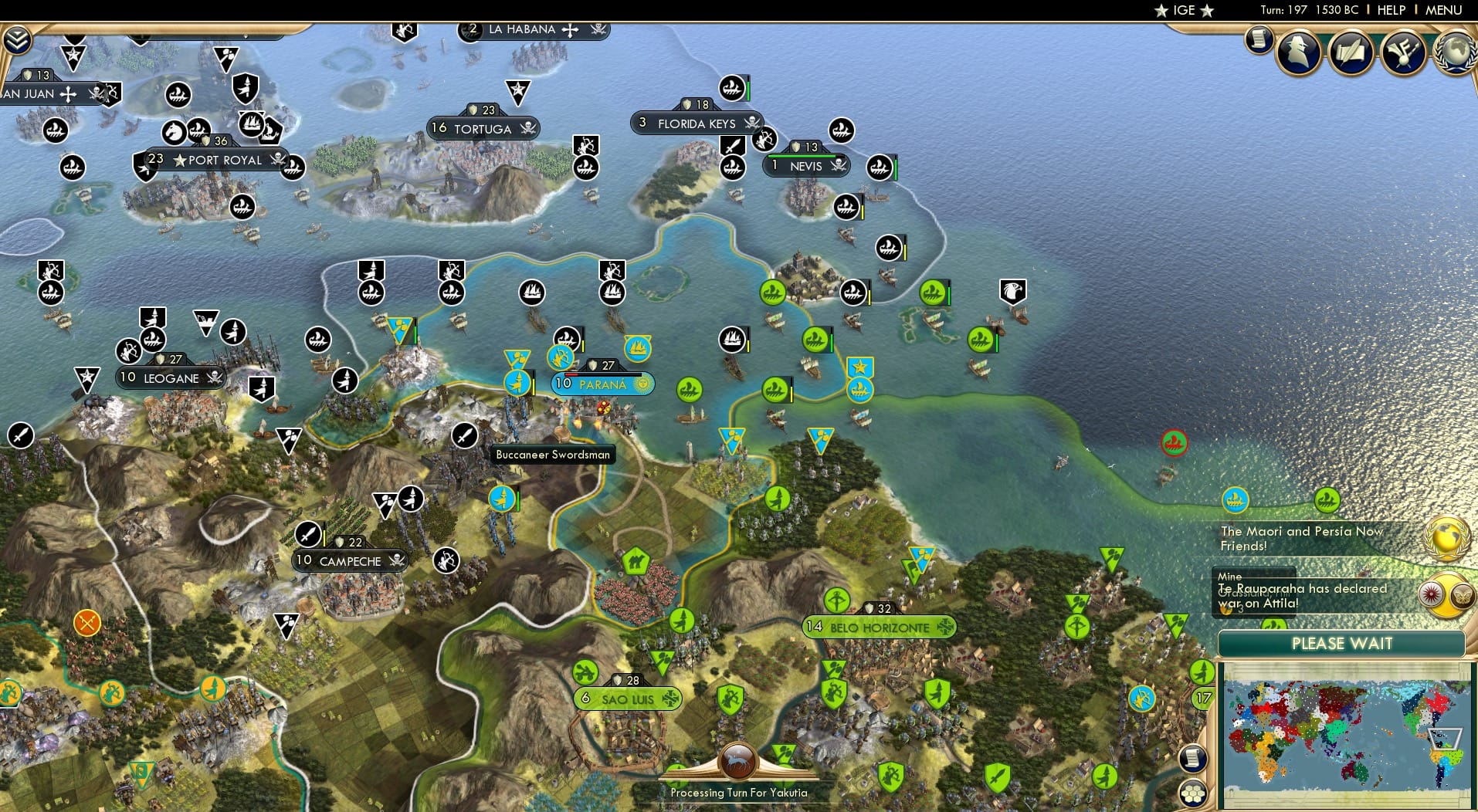Open map options via the scroll icon
This screenshot has height=812, width=1478.
[1193, 758]
